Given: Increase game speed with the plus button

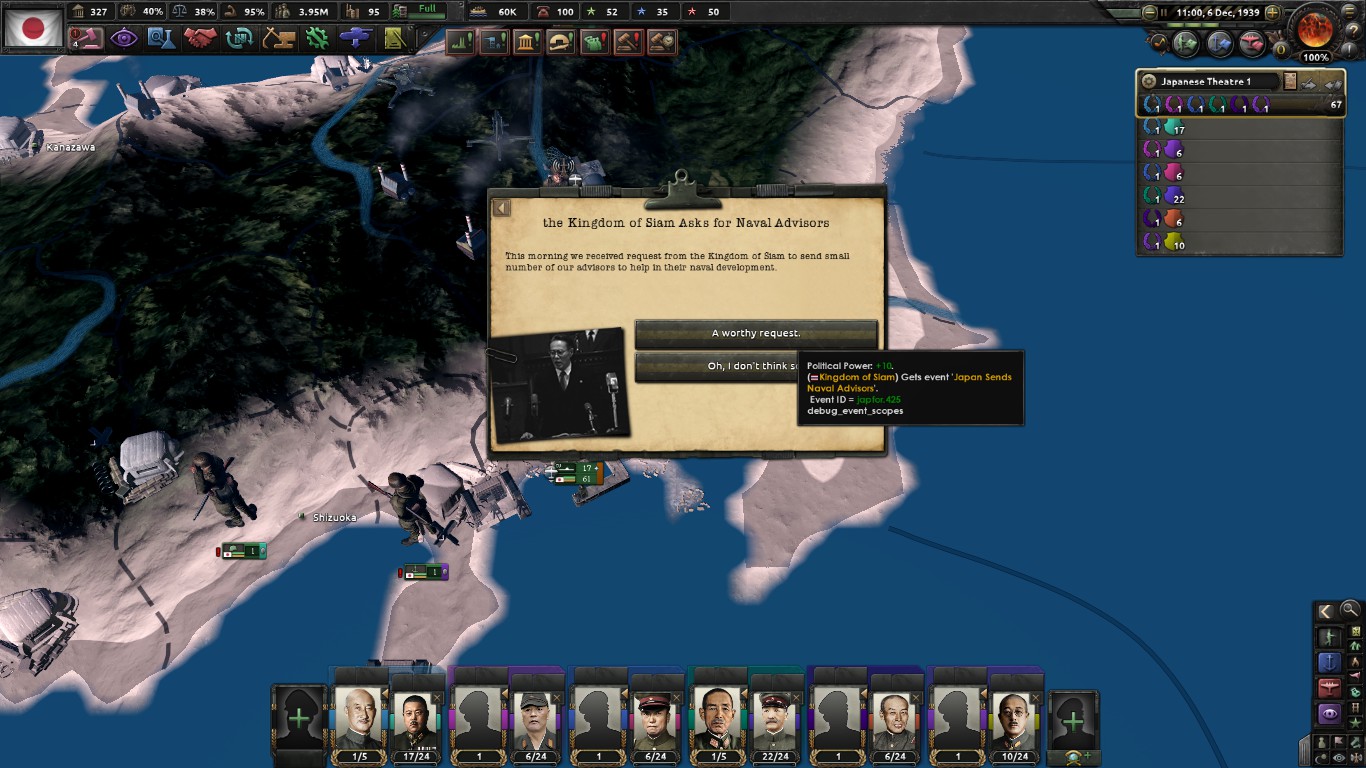Looking at the screenshot, I should coord(1272,12).
